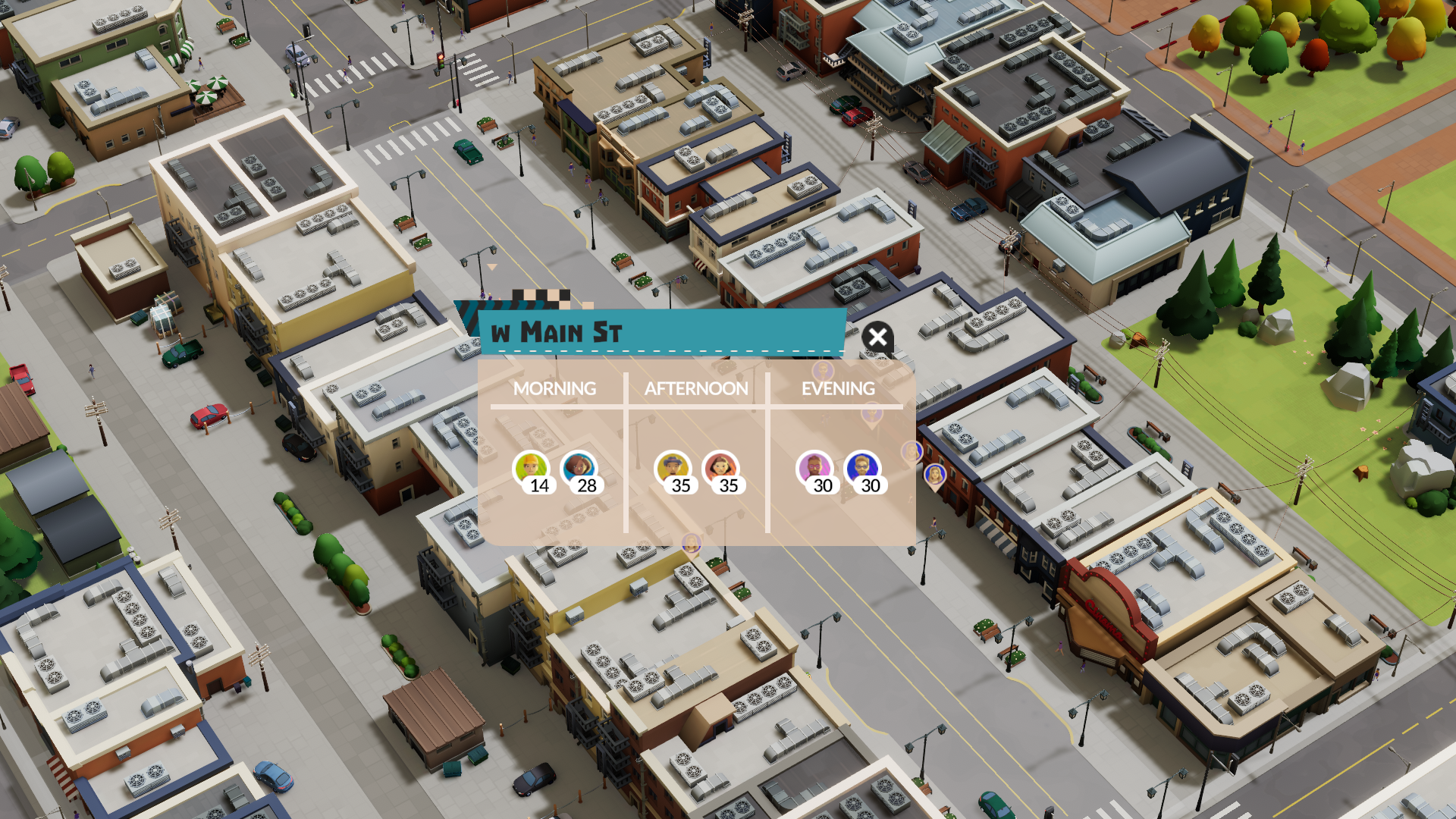Screen dimensions: 1456x819
Task: Close the W Main St panel
Action: 877,337
